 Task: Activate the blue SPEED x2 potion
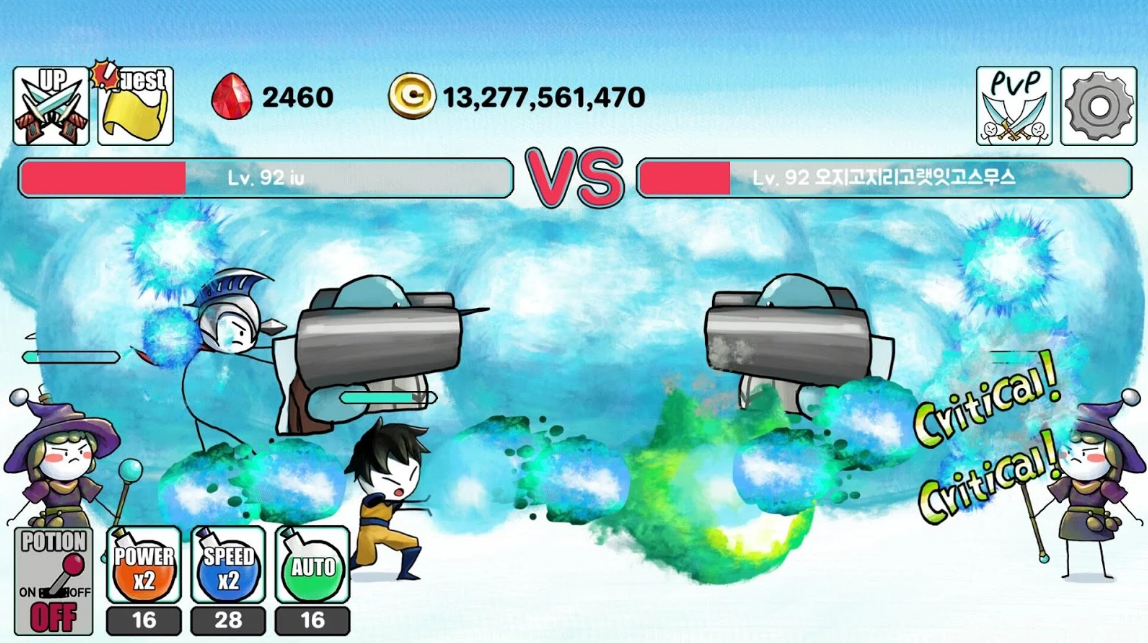click(x=228, y=566)
